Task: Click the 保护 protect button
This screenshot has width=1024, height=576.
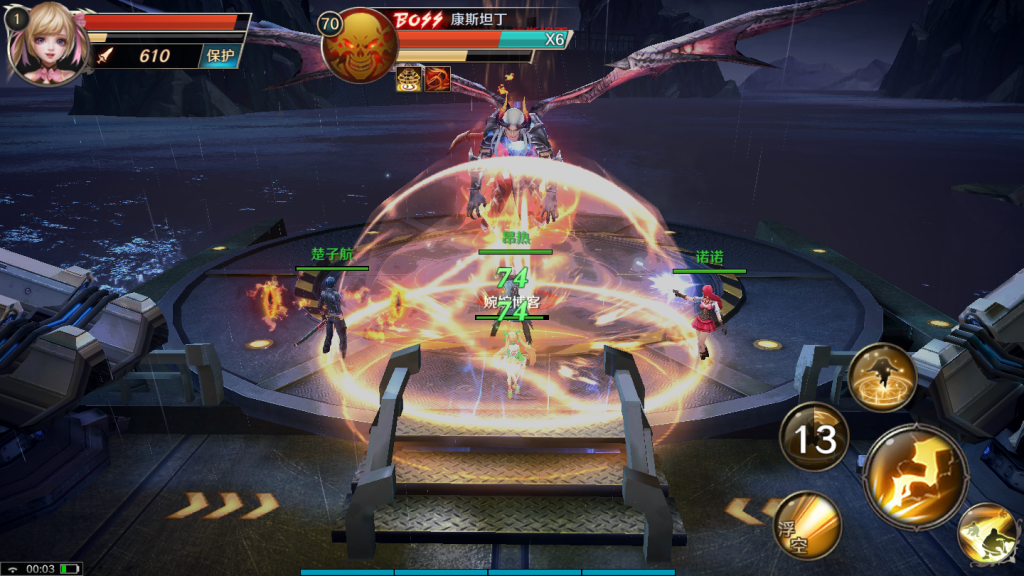Action: point(220,56)
